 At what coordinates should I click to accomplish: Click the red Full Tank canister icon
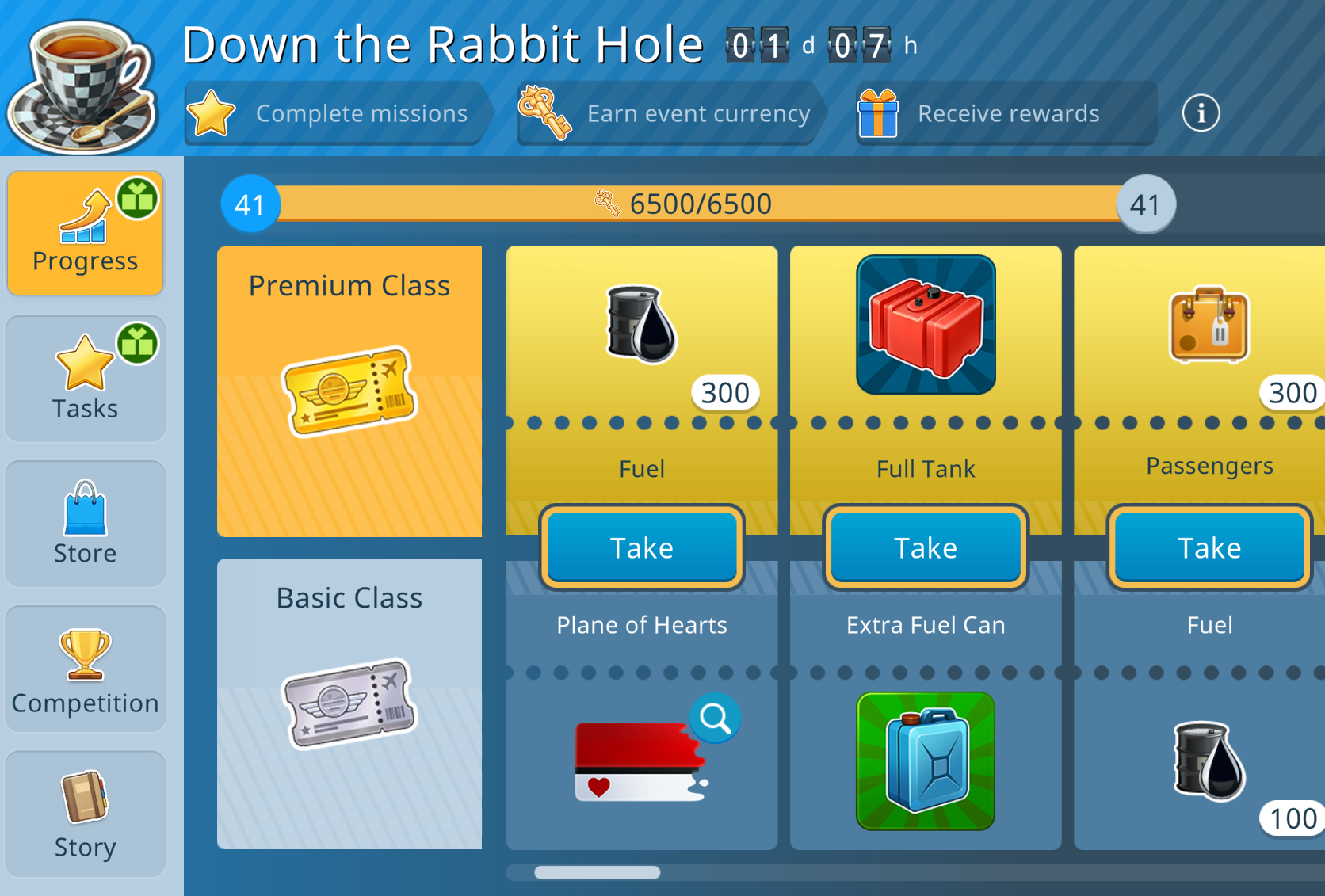pyautogui.click(x=926, y=325)
